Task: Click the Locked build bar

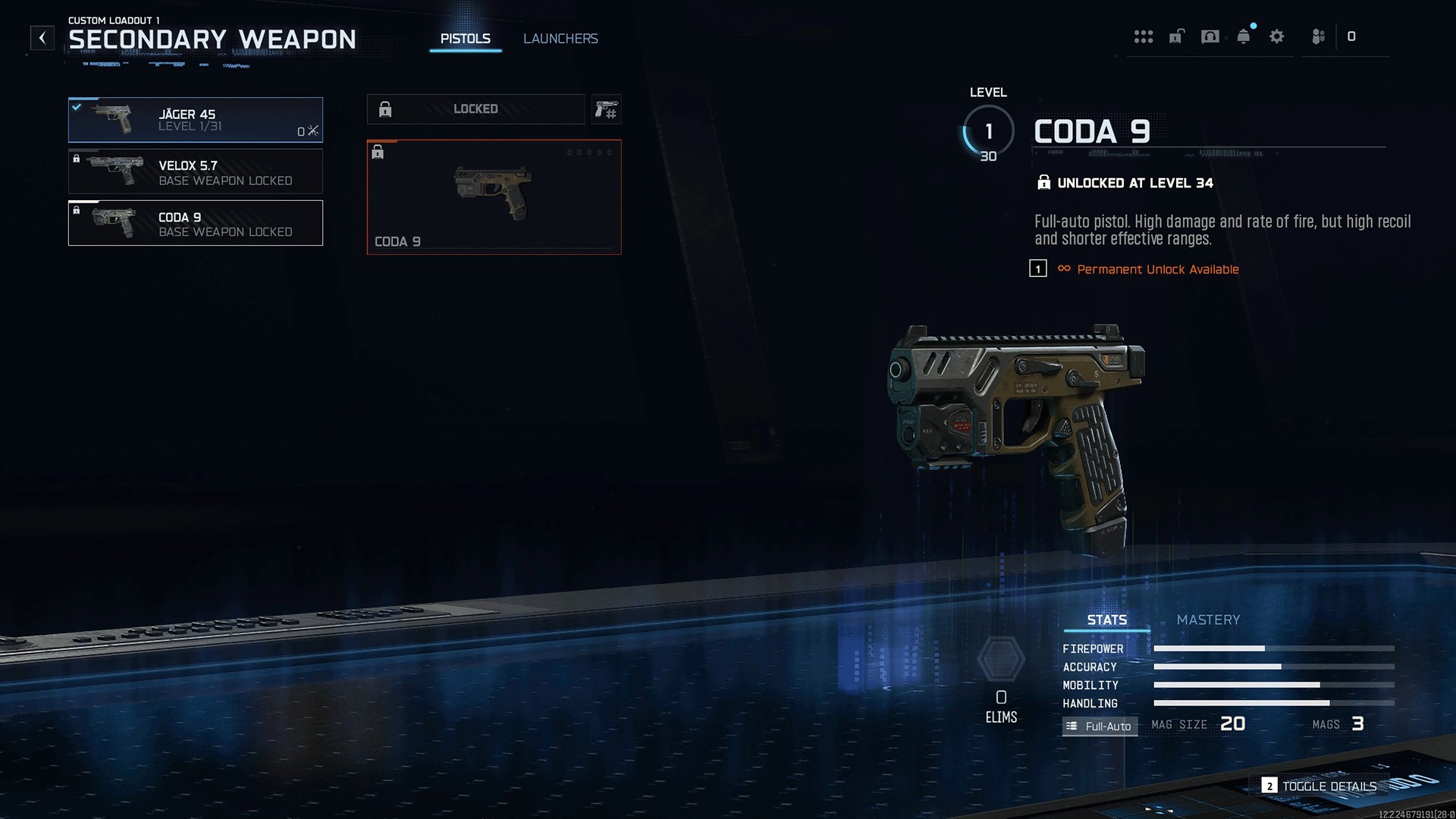Action: coord(475,109)
